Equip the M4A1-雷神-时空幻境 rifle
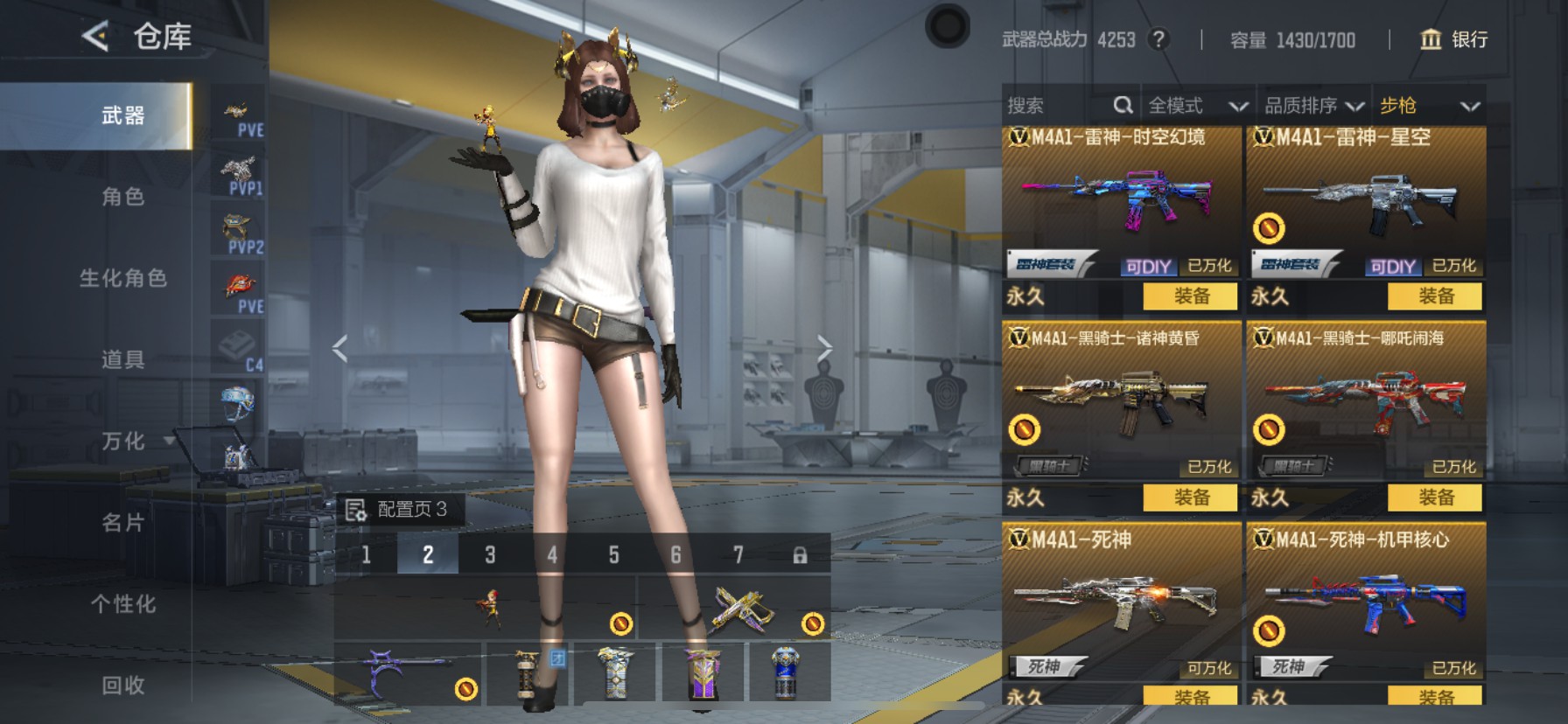The width and height of the screenshot is (1568, 724). coord(1190,296)
